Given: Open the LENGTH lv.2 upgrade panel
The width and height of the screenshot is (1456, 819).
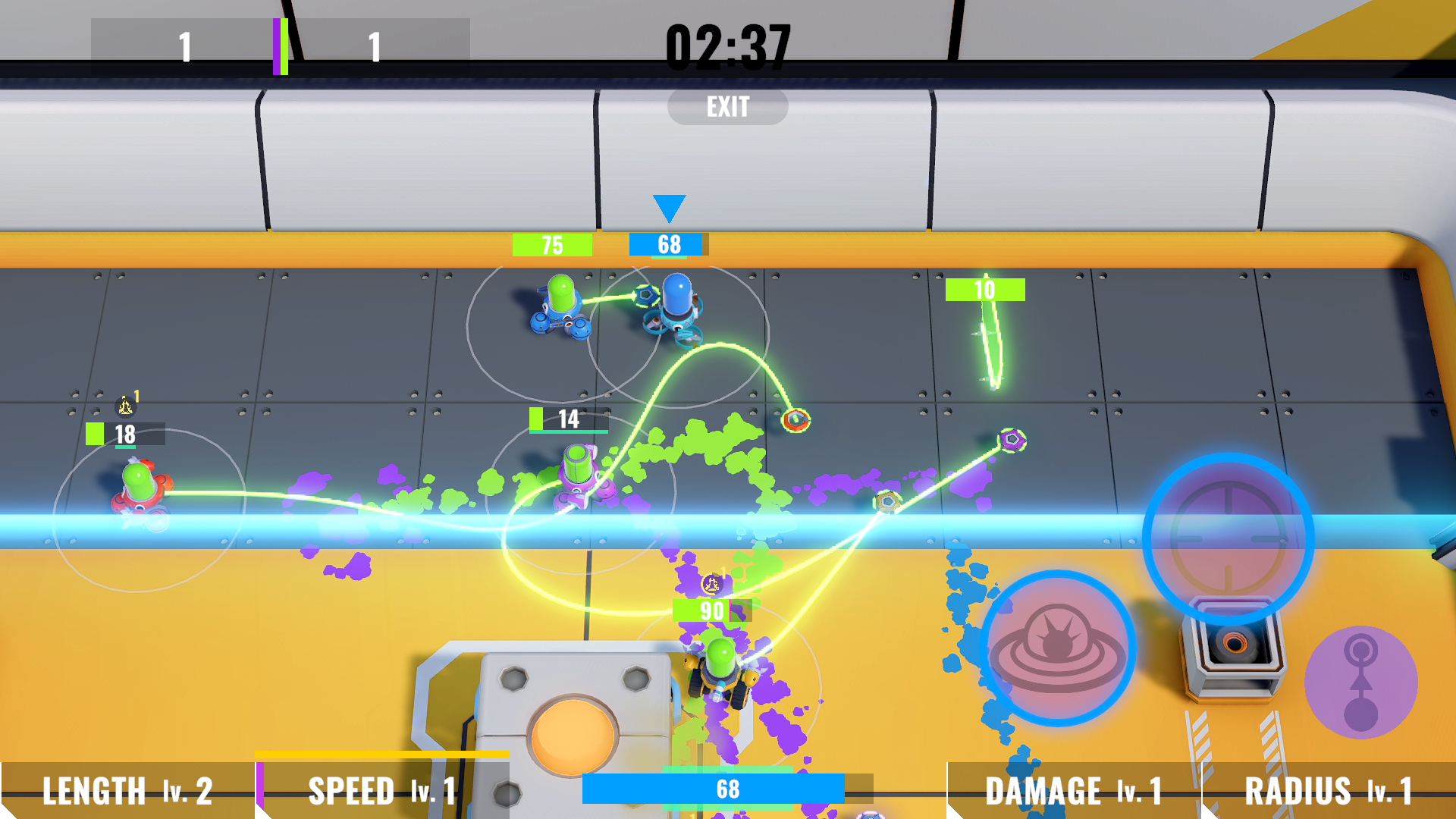Looking at the screenshot, I should click(127, 791).
